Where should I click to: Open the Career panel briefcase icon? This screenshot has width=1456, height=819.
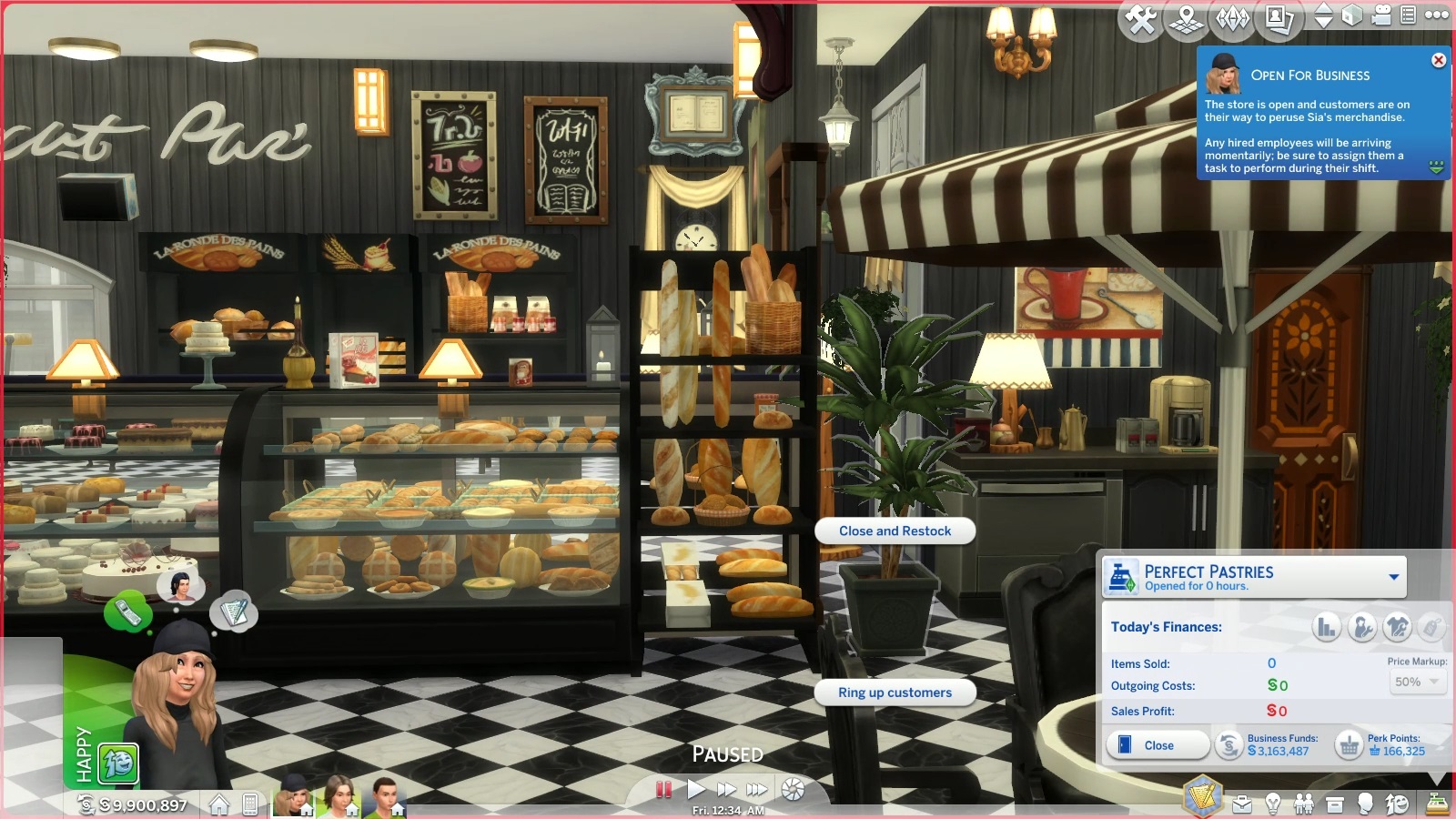coord(1242,806)
